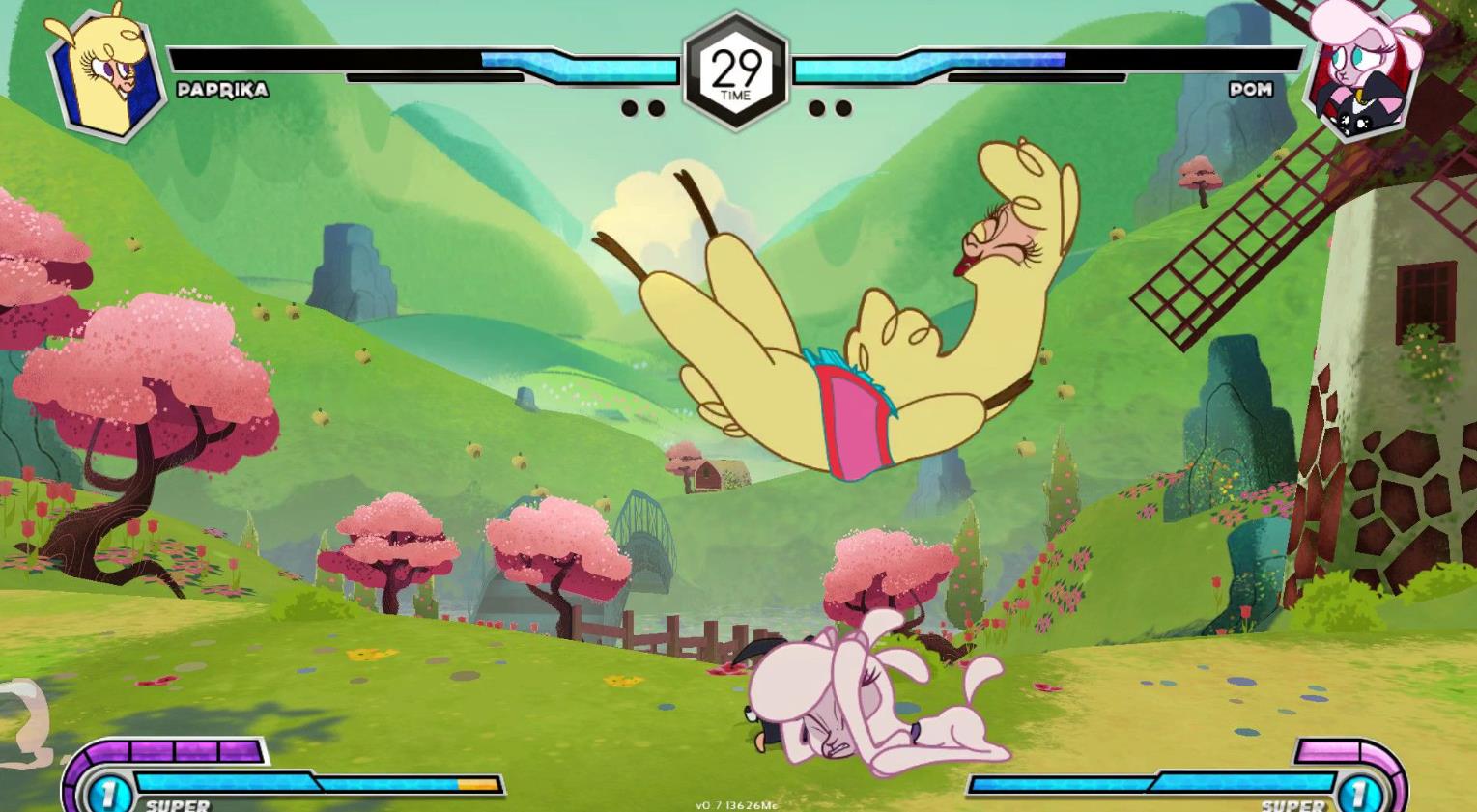Screen dimensions: 1477x812
Task: Click the SUPER label on Pom's meter
Action: pyautogui.click(x=1290, y=802)
